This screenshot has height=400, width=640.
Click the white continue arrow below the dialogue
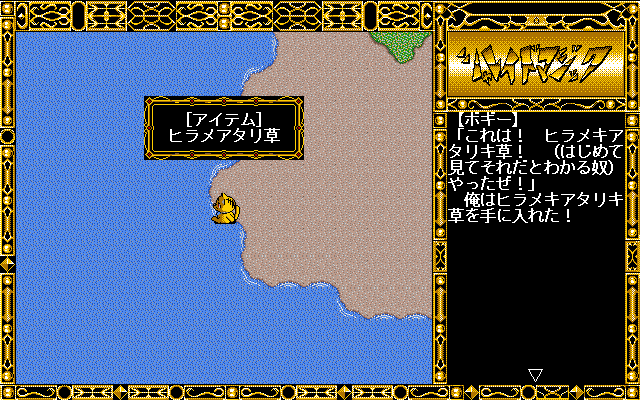click(535, 375)
